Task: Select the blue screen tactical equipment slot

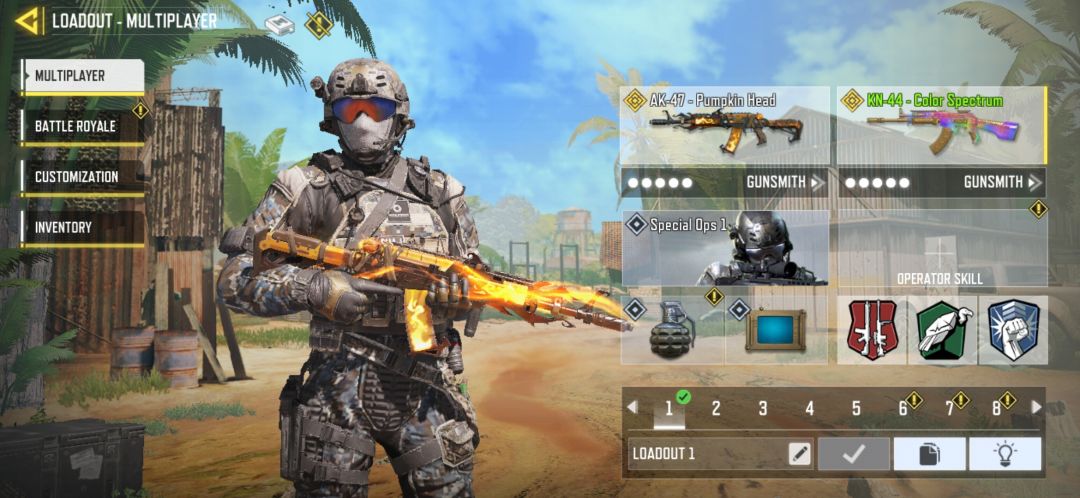Action: click(775, 330)
